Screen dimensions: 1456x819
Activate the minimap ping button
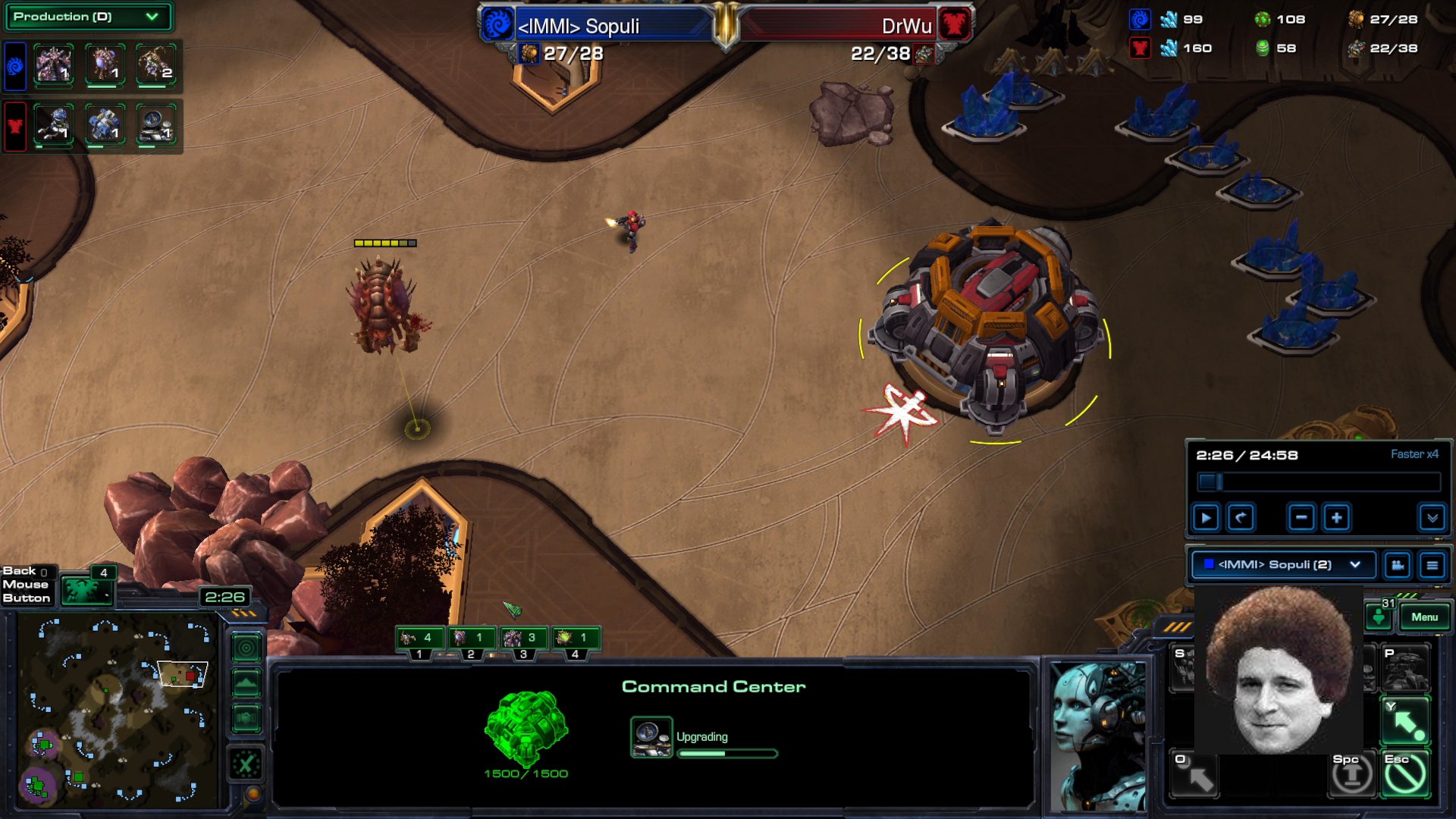click(x=246, y=648)
